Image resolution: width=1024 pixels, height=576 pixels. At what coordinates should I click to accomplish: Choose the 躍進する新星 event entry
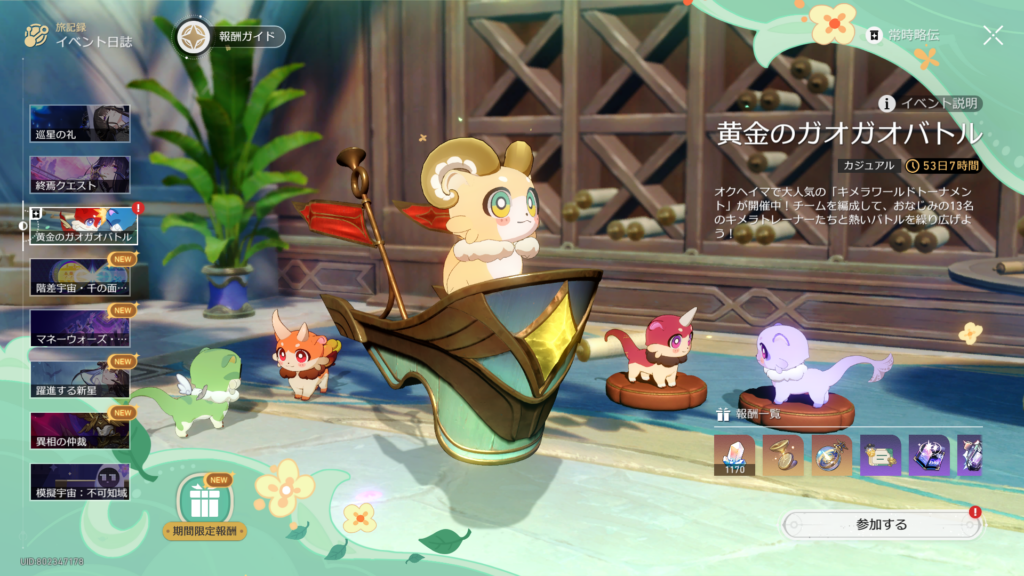[x=80, y=380]
